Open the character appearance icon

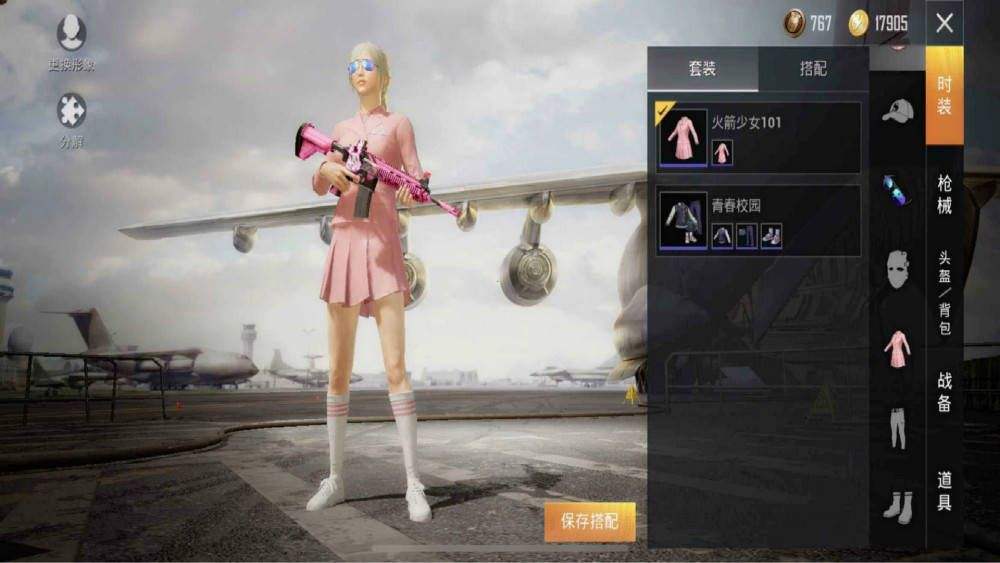(71, 34)
